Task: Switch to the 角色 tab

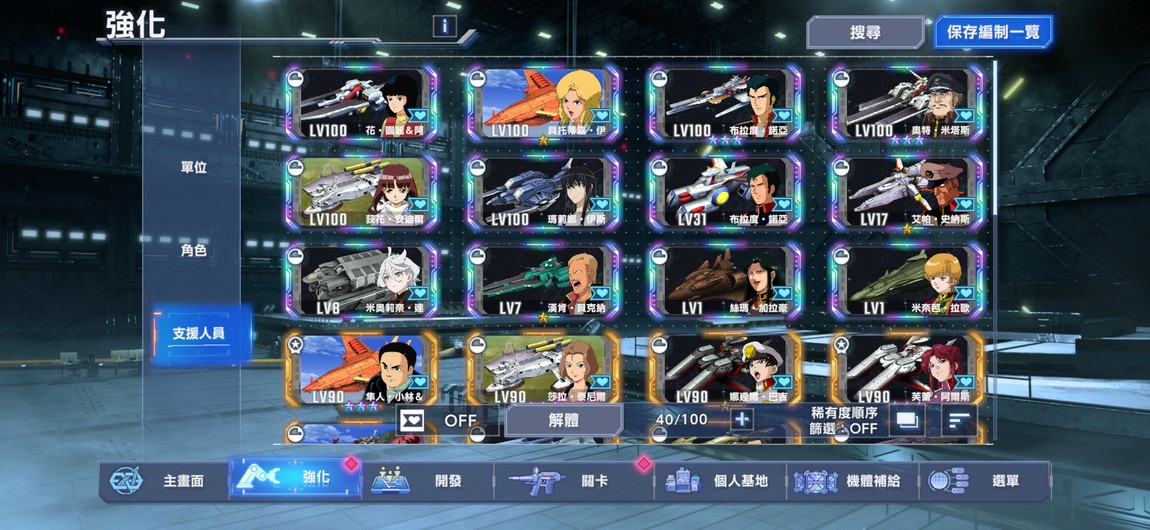Action: [194, 250]
